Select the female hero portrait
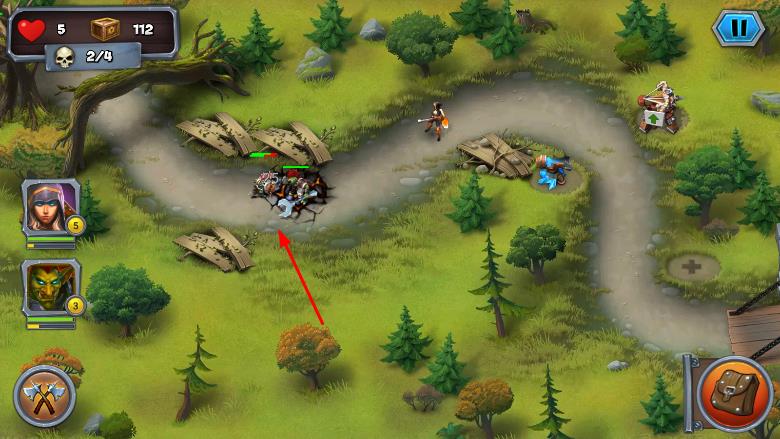Viewport: 780px width, 439px height. pos(50,207)
